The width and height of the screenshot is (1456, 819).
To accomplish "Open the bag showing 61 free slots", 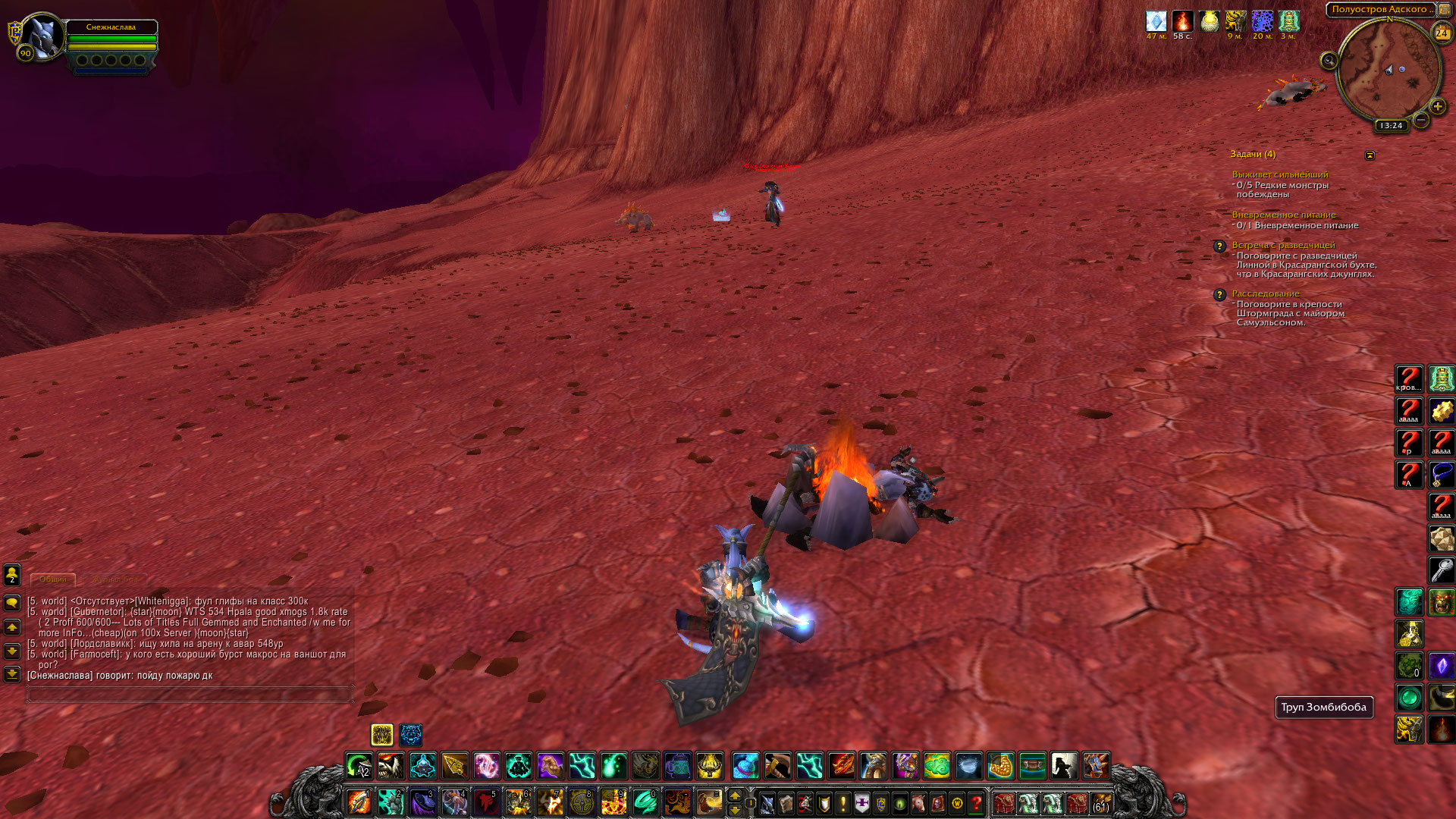I will [x=1100, y=803].
